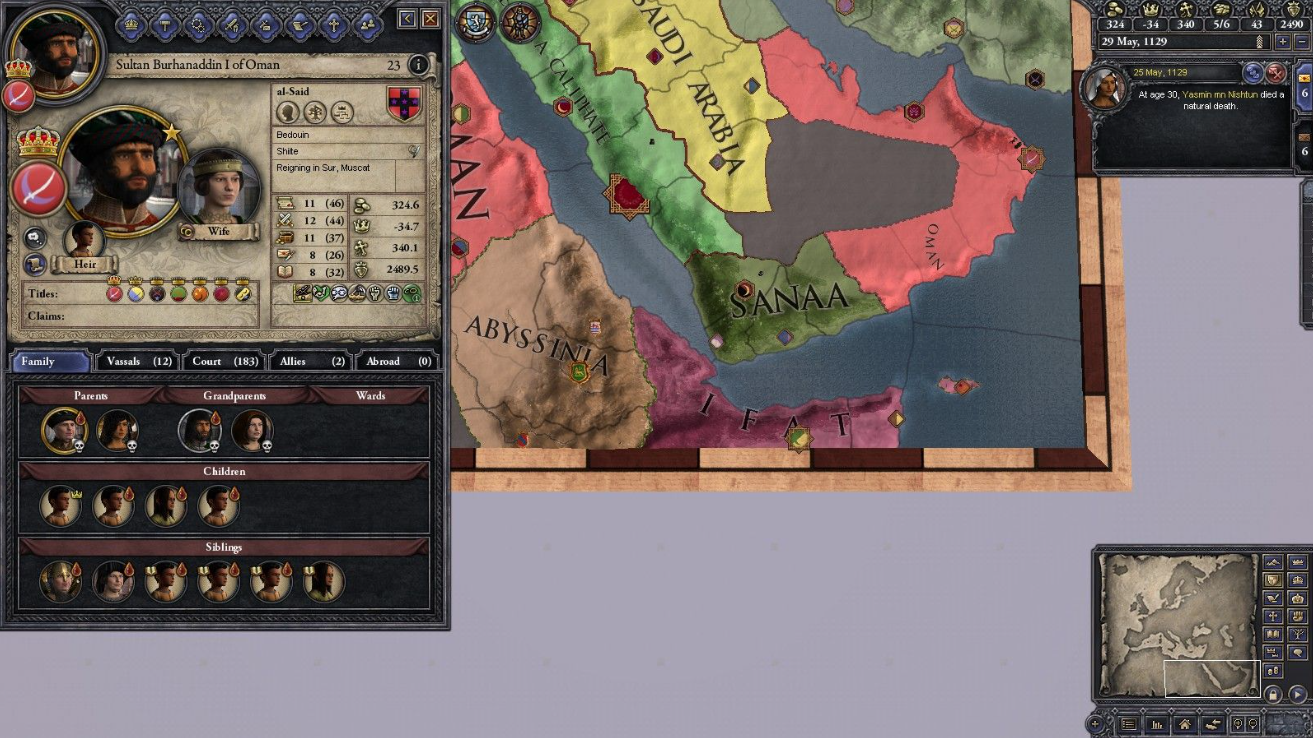Viewport: 1313px width, 738px height.
Task: Open the Intrigue view (cogwheel icon)
Action: [x=198, y=25]
